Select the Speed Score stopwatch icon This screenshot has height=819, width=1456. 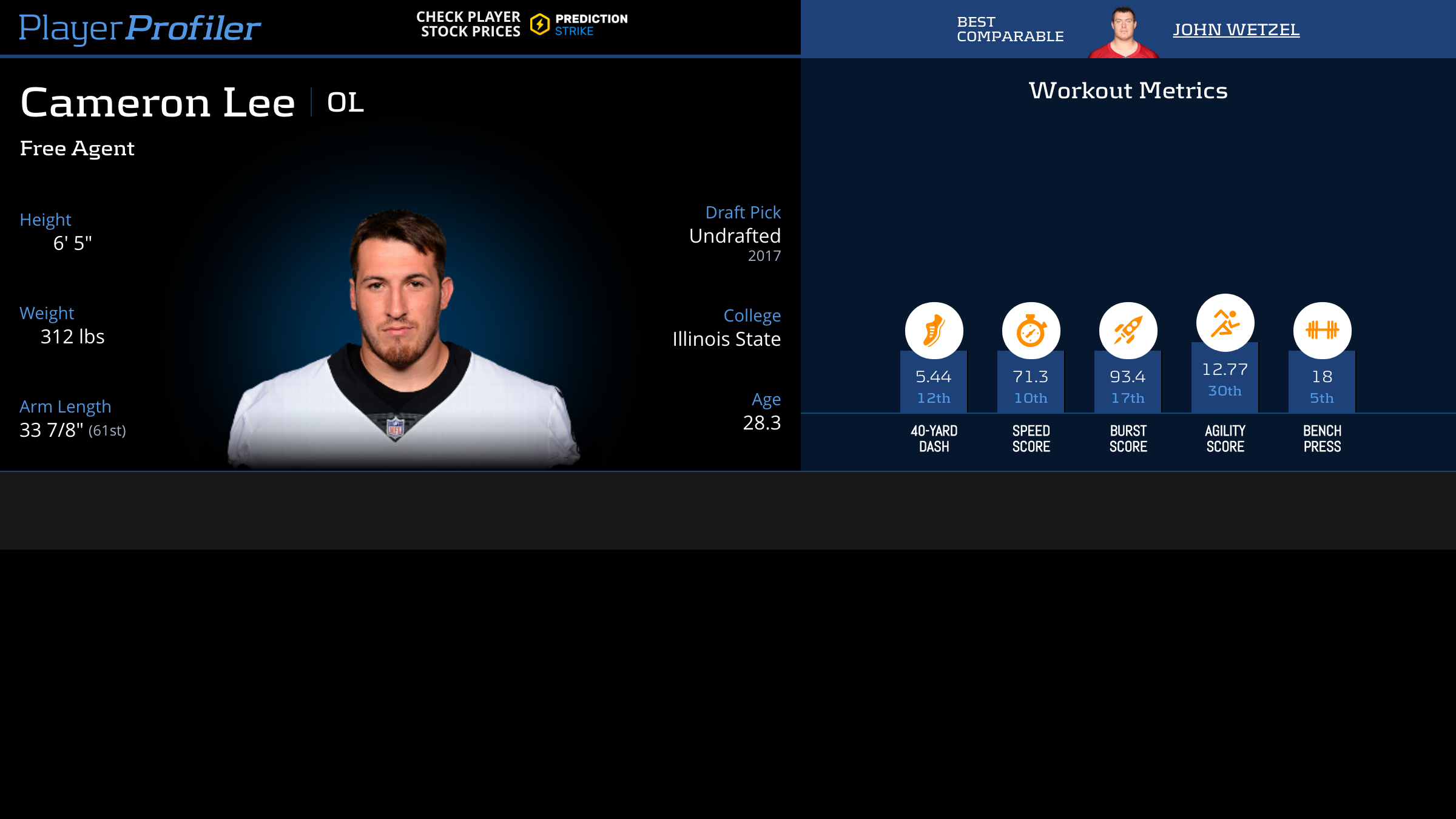pyautogui.click(x=1031, y=331)
